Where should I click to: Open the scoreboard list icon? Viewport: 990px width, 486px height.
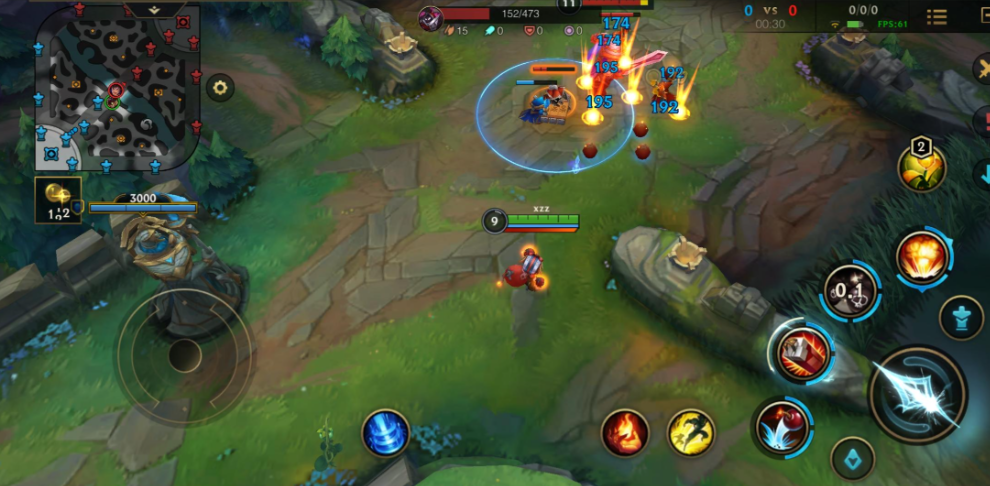[937, 17]
